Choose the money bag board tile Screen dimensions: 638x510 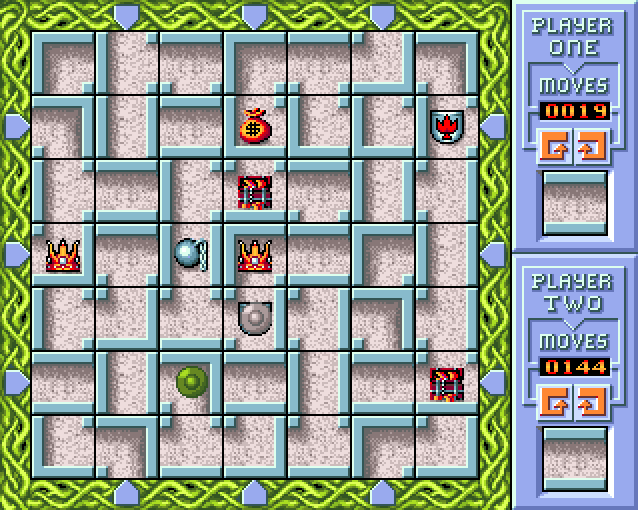click(x=255, y=126)
